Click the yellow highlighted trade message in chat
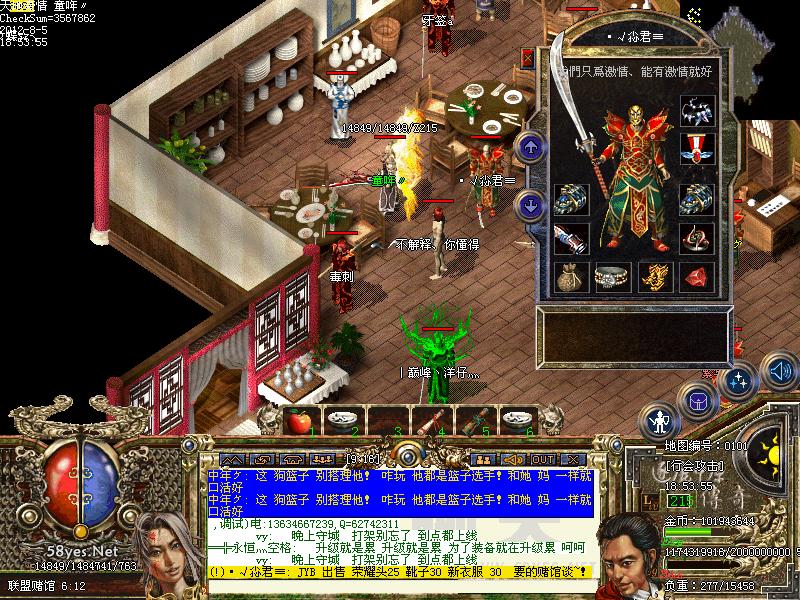 pyautogui.click(x=400, y=572)
